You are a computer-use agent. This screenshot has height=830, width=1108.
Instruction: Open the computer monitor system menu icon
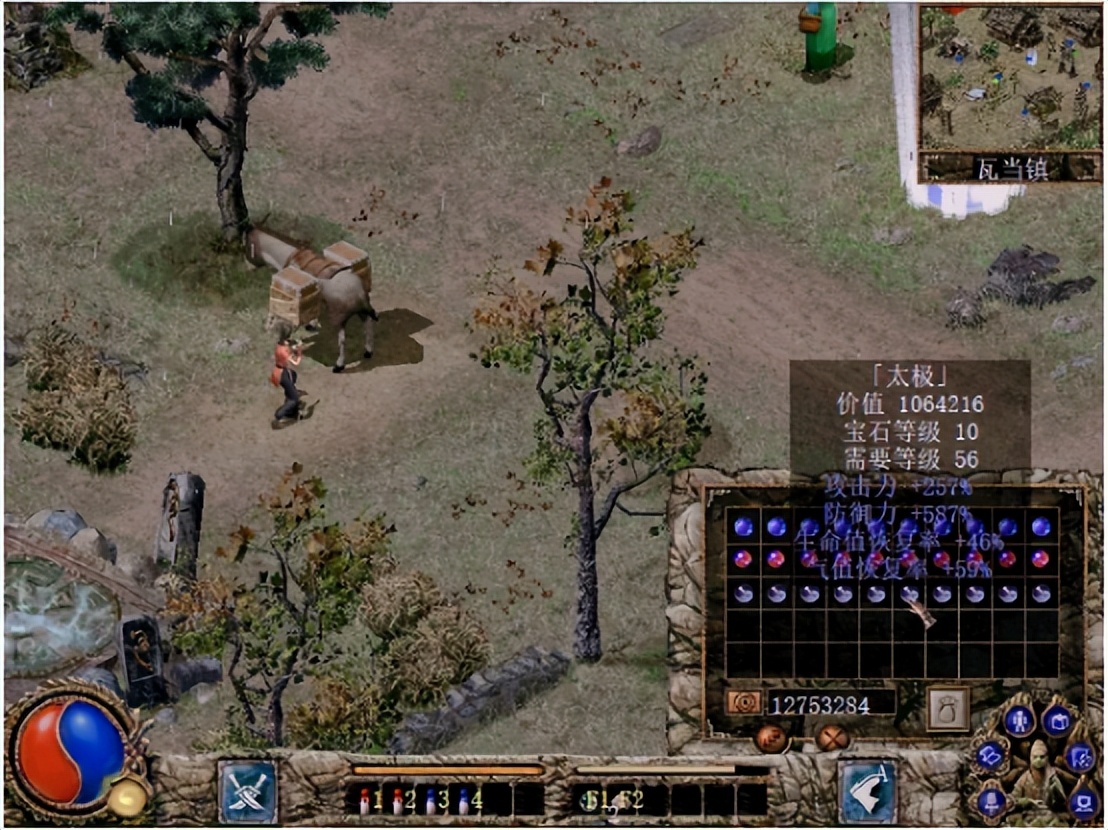1083,801
